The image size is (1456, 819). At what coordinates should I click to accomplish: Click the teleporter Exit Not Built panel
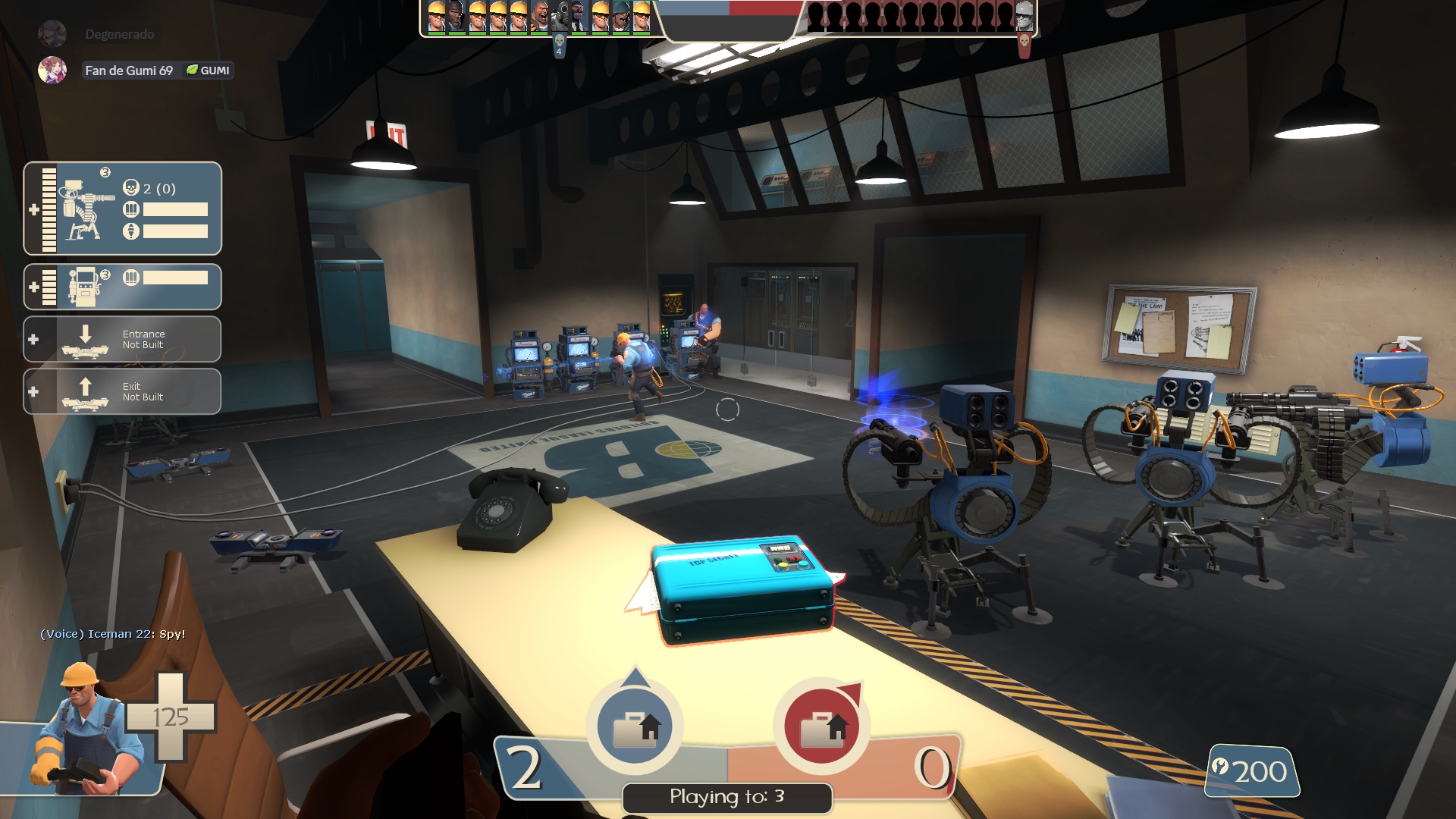pyautogui.click(x=123, y=391)
